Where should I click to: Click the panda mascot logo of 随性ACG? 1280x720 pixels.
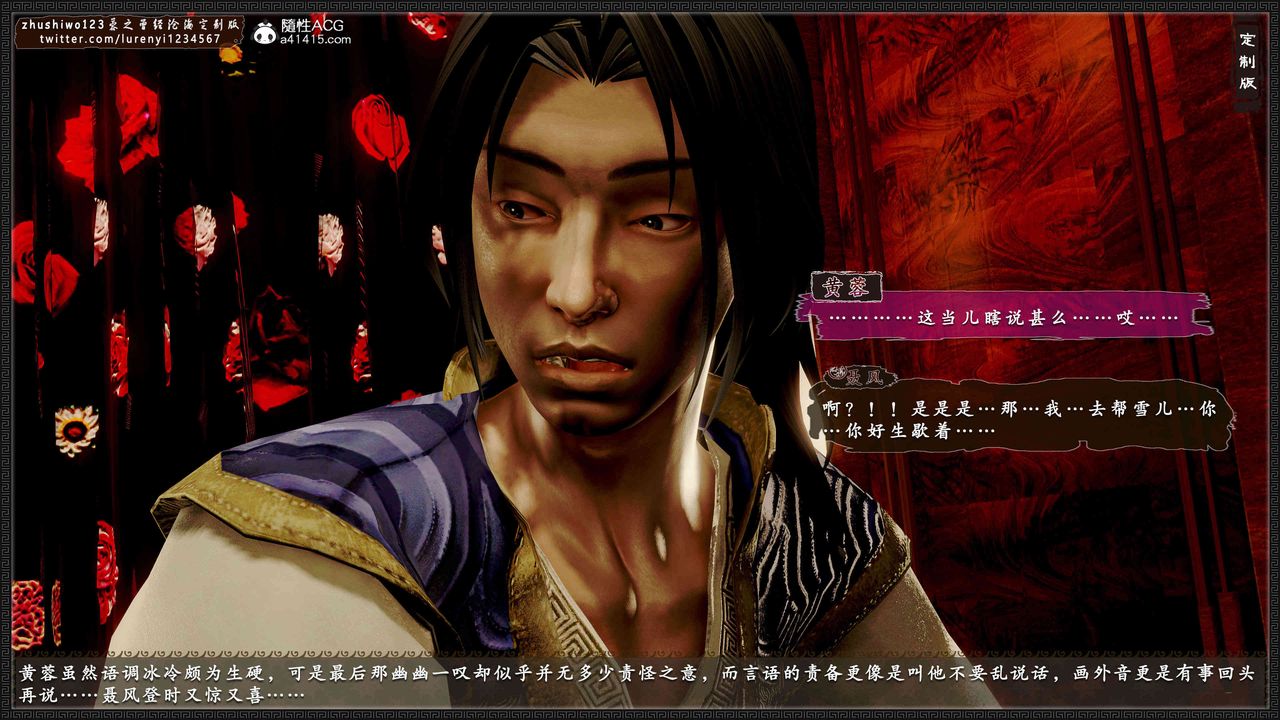[x=264, y=30]
